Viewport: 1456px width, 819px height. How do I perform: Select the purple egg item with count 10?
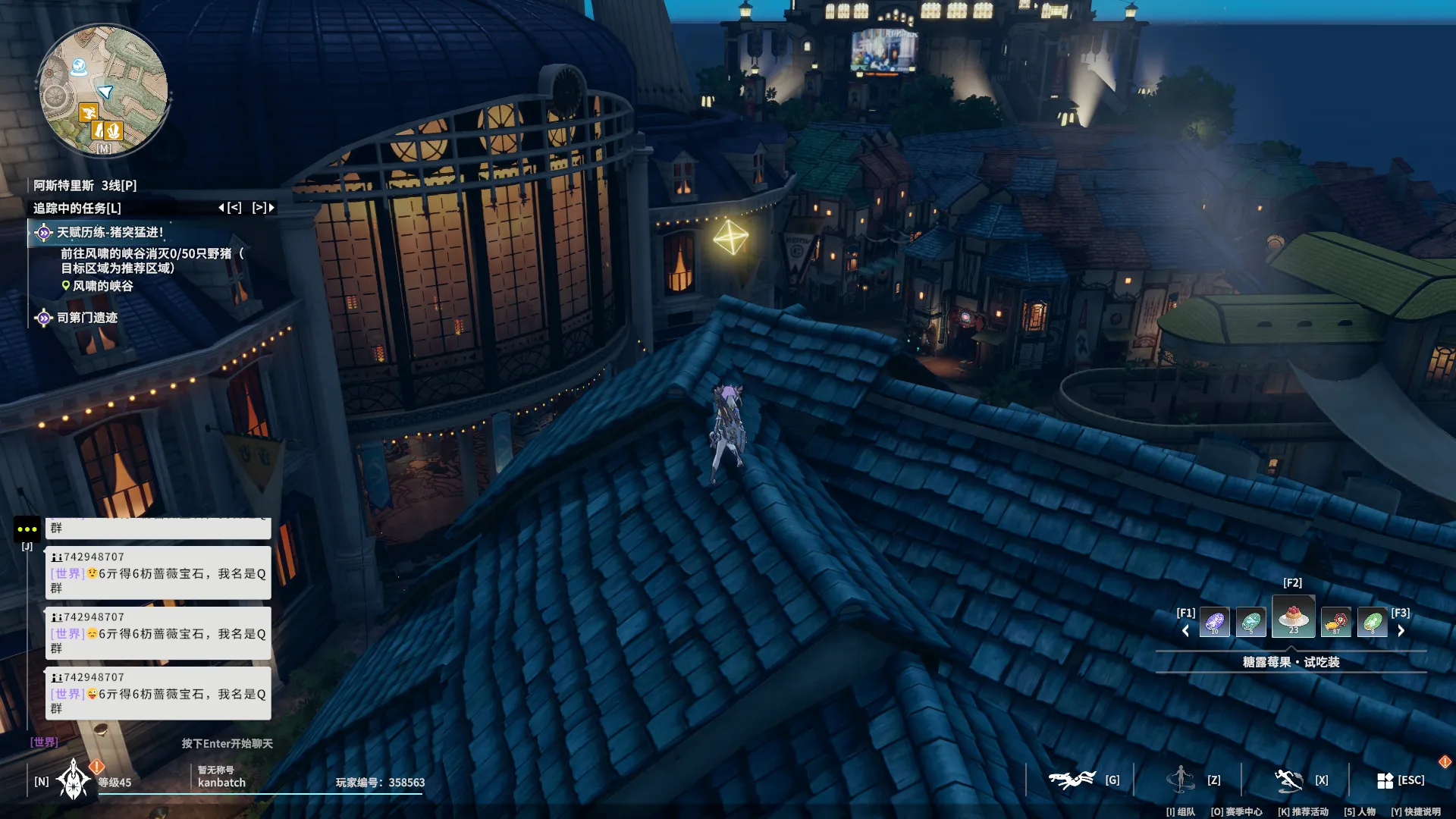(x=1214, y=623)
